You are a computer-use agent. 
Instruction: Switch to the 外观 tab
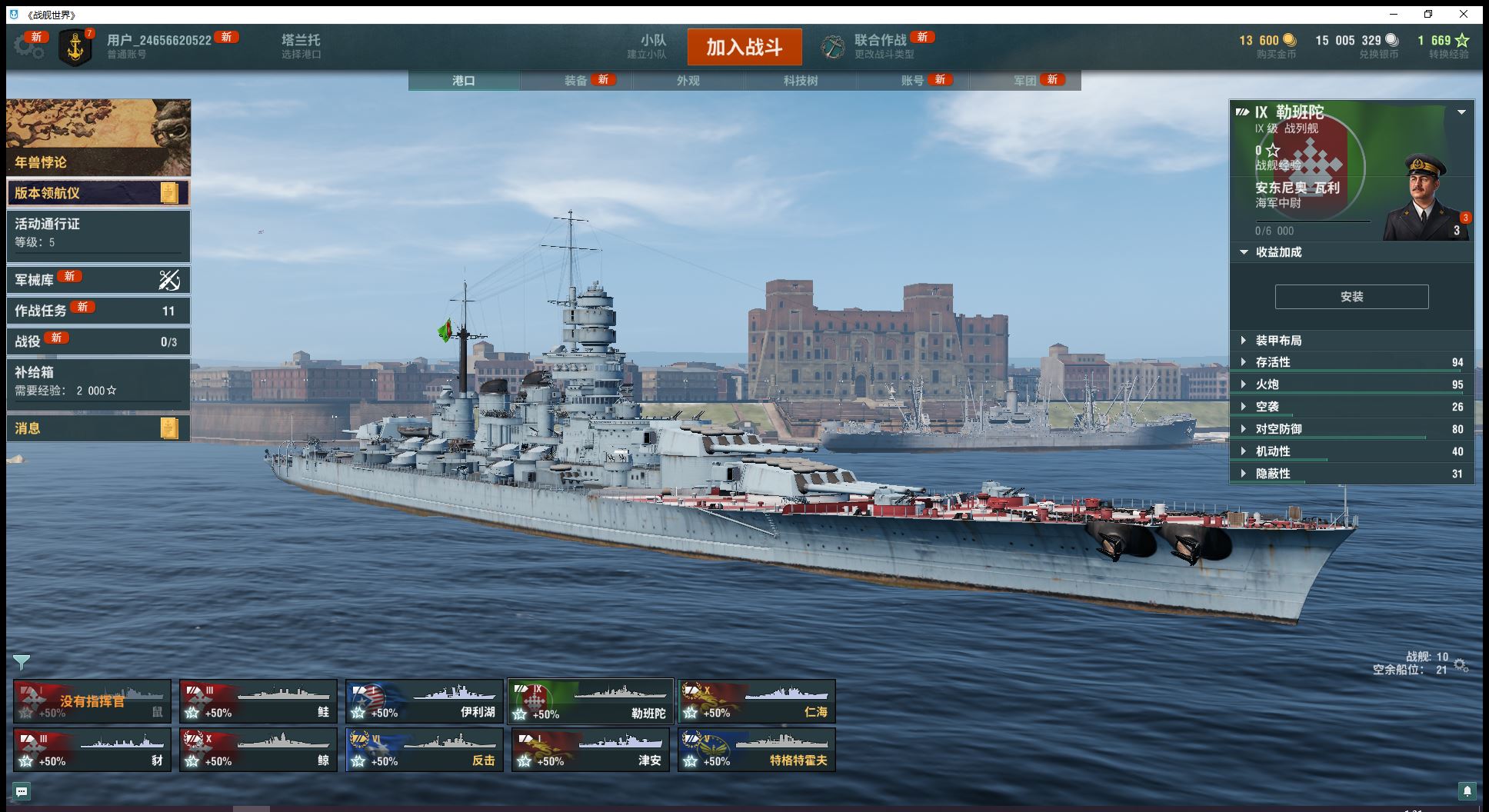tap(688, 81)
